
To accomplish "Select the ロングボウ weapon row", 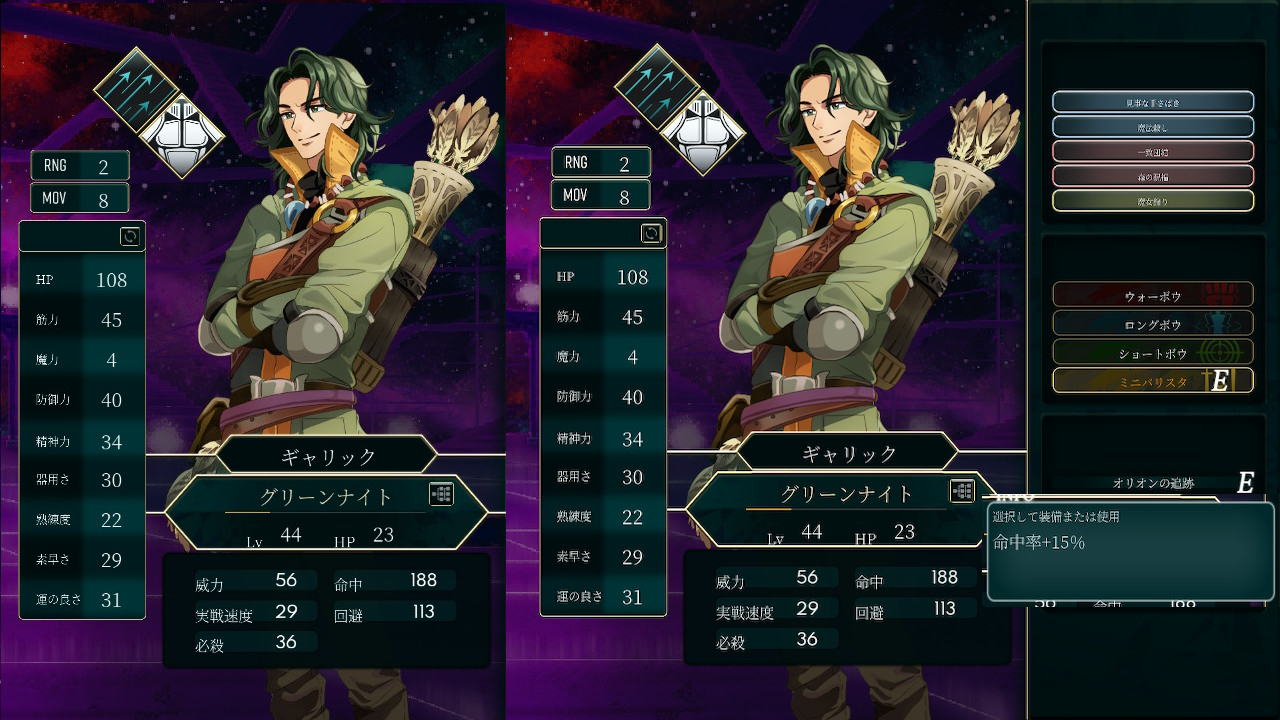I will click(1152, 324).
